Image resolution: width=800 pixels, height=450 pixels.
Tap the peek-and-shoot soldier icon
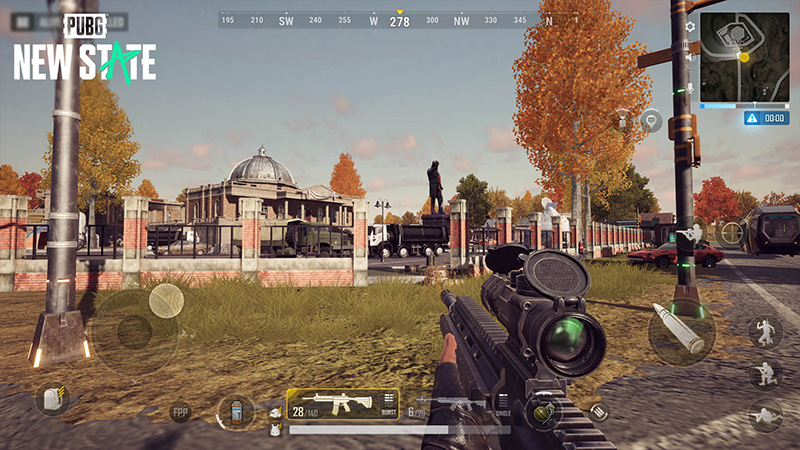(x=689, y=234)
